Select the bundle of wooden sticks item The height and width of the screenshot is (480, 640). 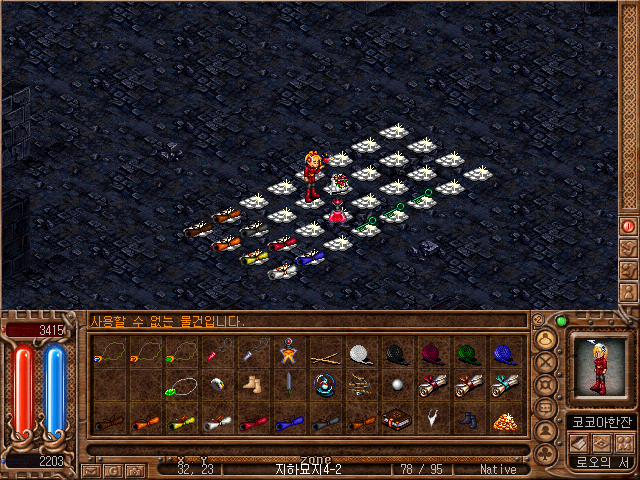click(325, 354)
